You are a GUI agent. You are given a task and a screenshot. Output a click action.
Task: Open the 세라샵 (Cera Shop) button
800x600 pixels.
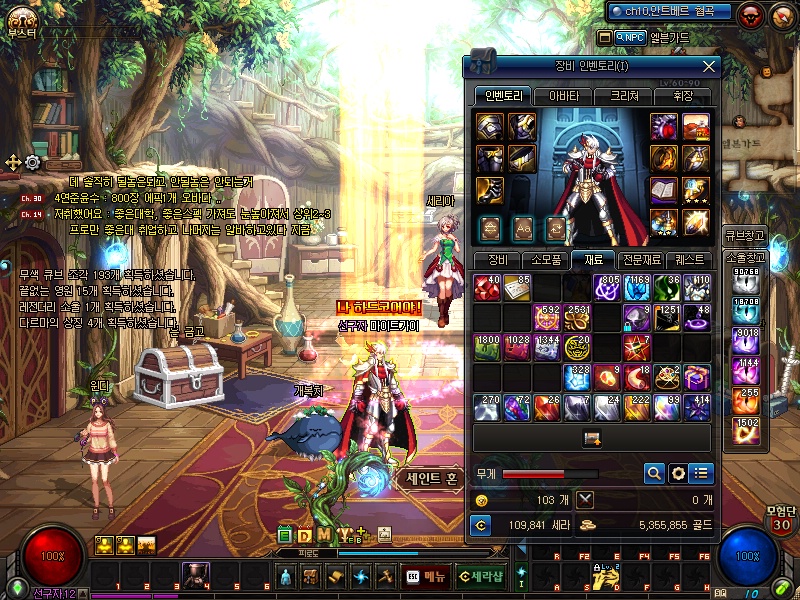(x=481, y=576)
